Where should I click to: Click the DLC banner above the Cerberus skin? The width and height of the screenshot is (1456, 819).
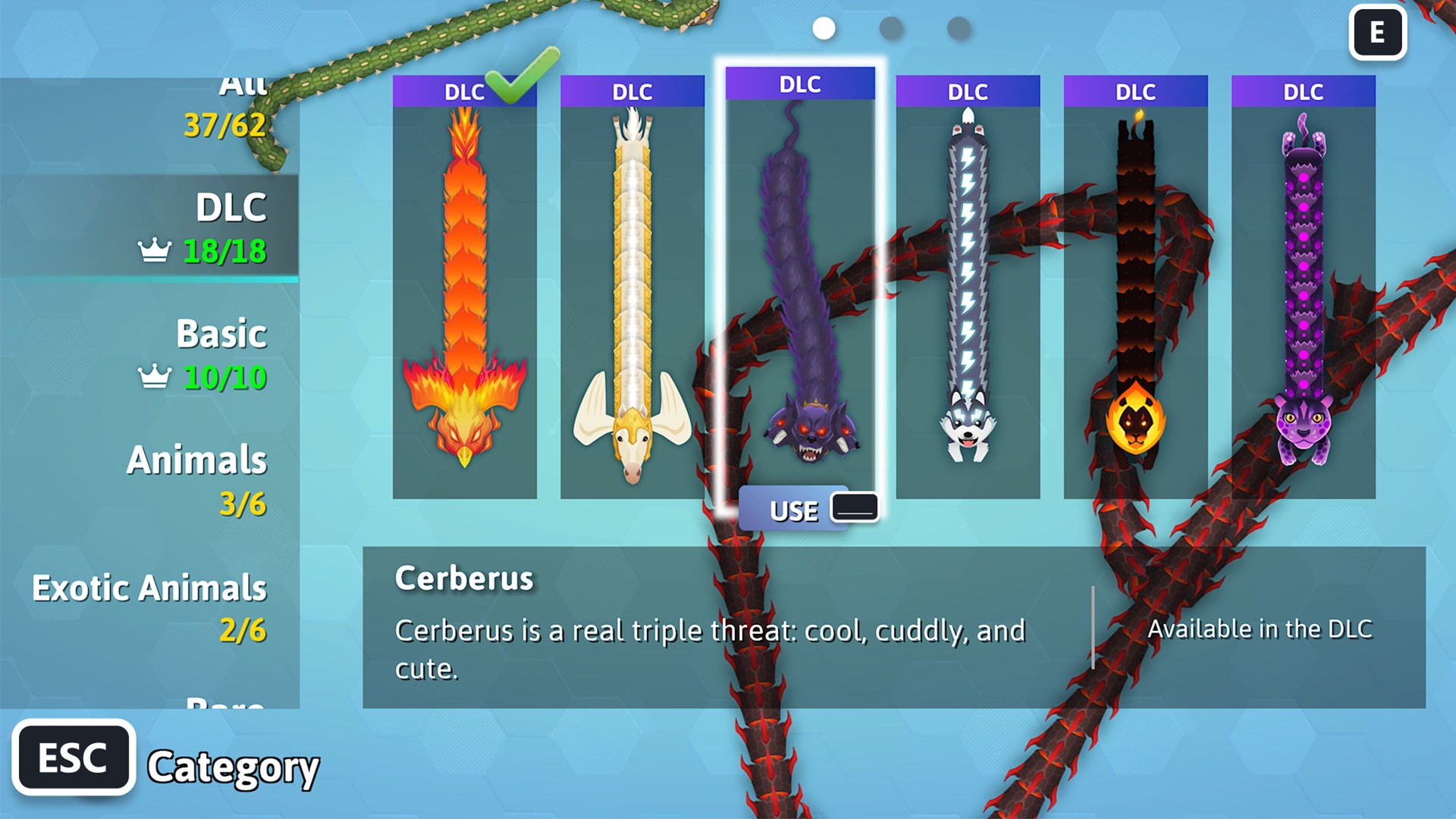(800, 85)
